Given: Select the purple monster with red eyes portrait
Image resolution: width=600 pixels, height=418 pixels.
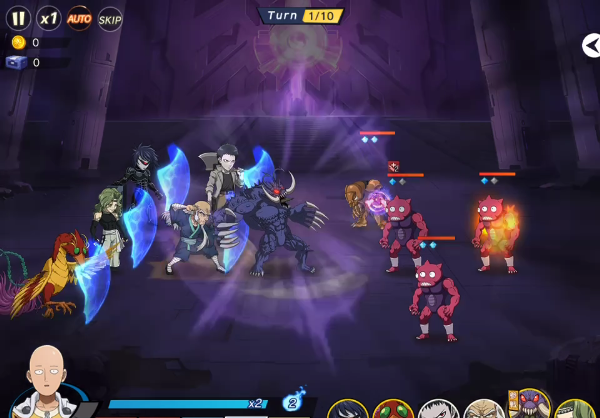Looking at the screenshot, I should [x=531, y=406].
